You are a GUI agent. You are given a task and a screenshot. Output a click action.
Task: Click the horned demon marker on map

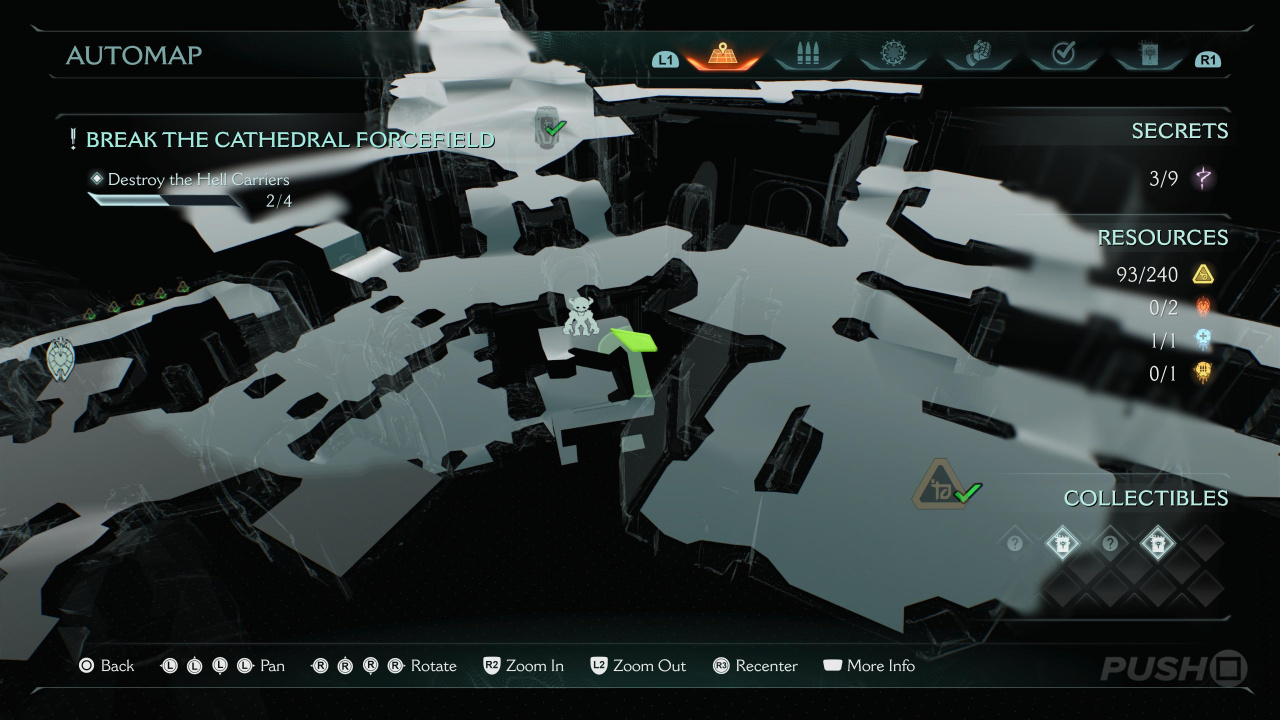pos(580,316)
